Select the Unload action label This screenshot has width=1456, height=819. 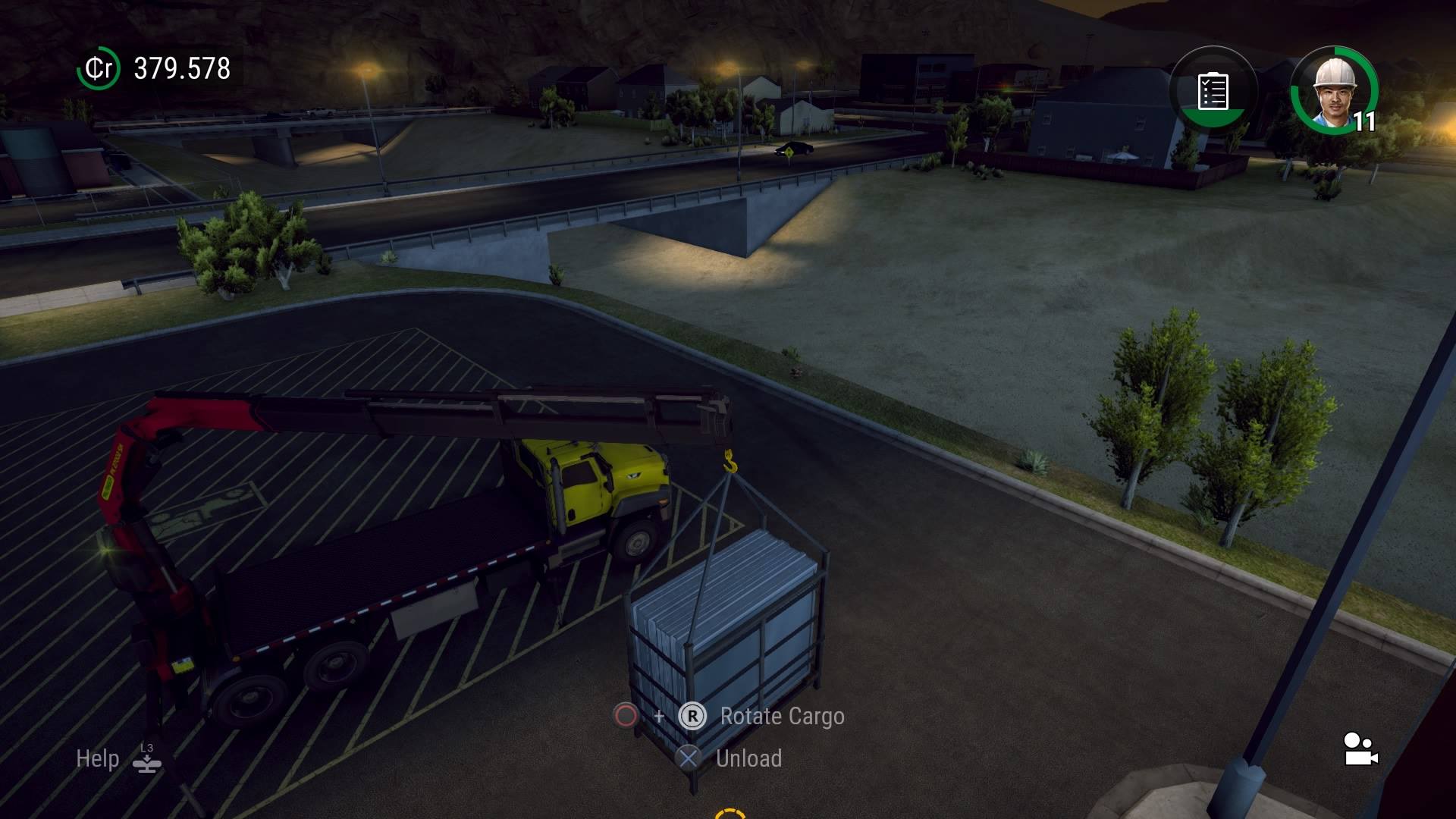(x=749, y=758)
